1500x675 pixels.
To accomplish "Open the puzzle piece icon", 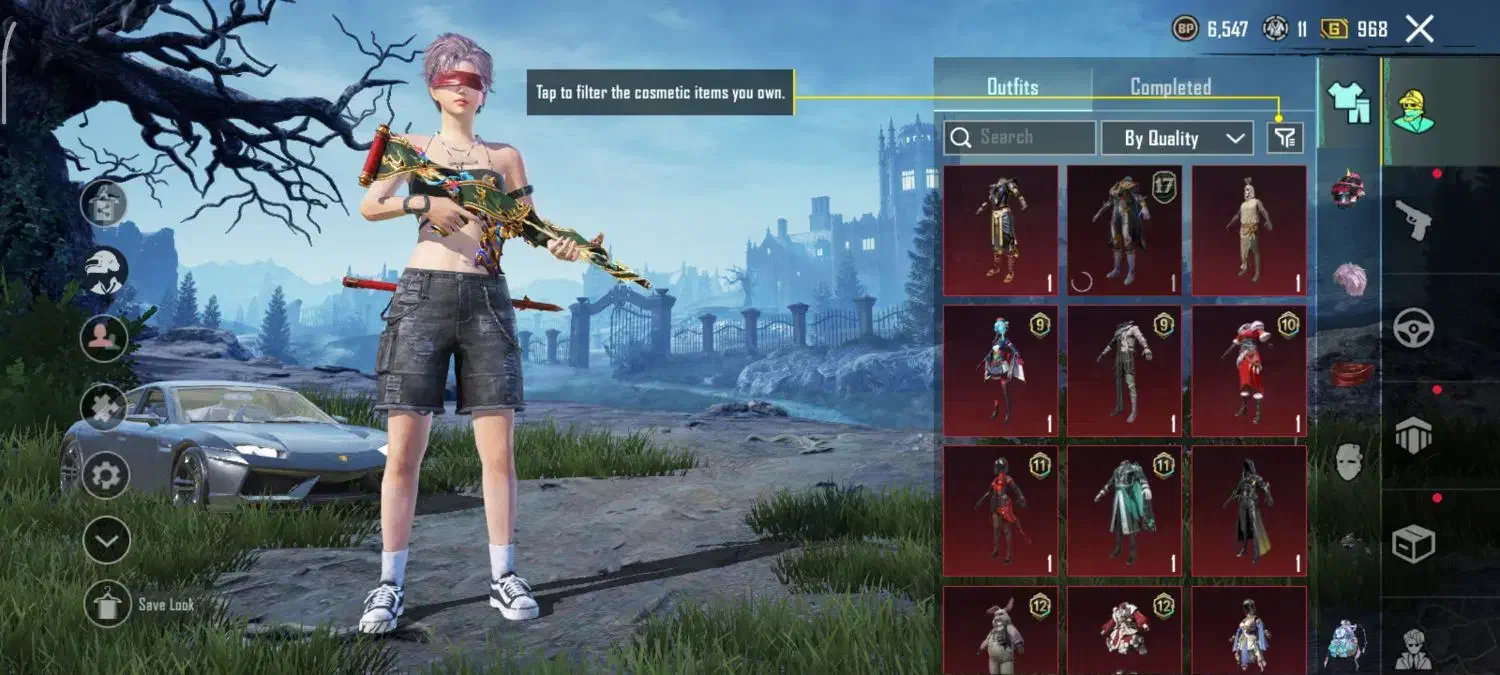I will (106, 407).
